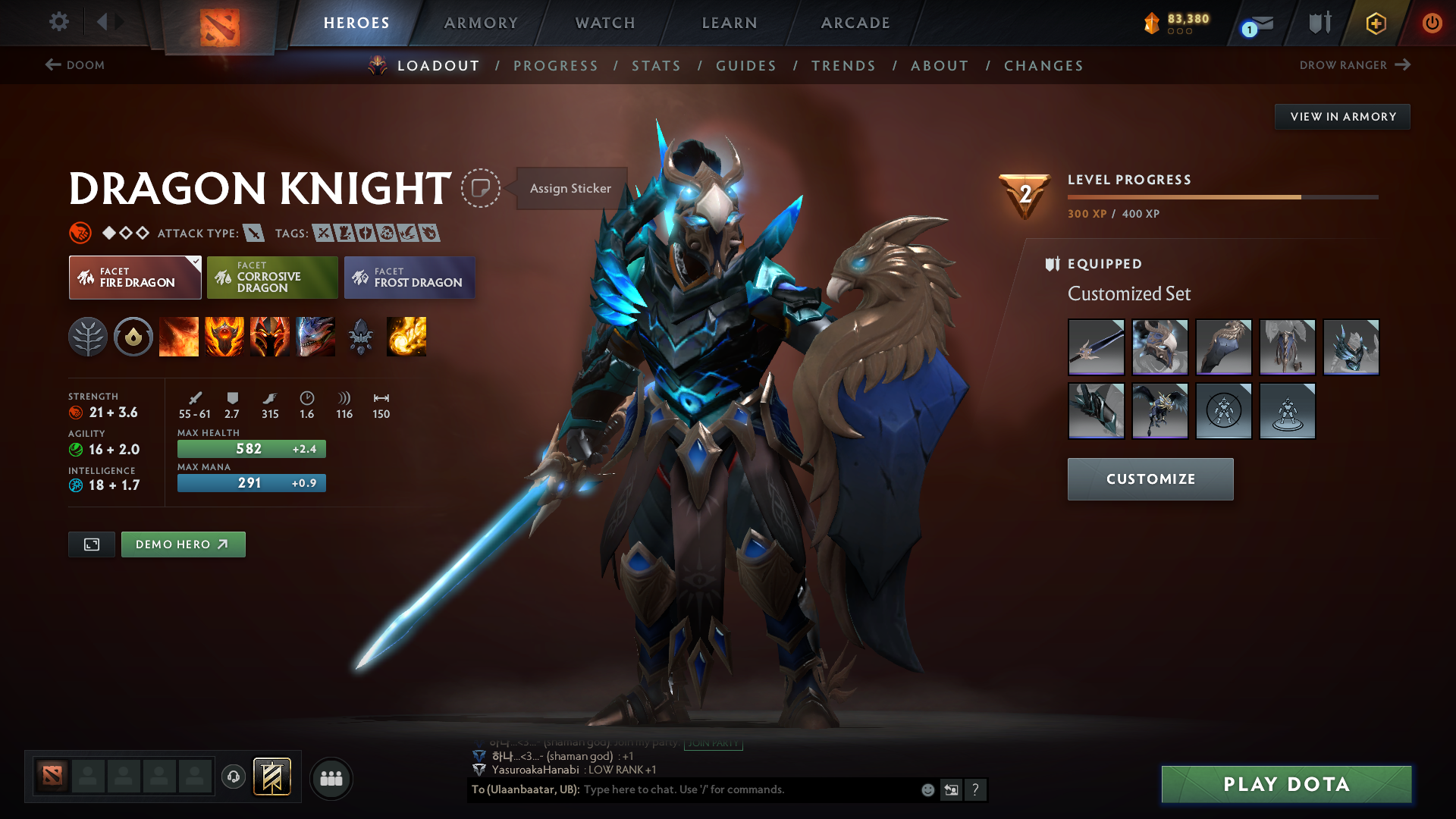Select the Frost Dragon facet
This screenshot has width=1456, height=819.
(x=409, y=278)
